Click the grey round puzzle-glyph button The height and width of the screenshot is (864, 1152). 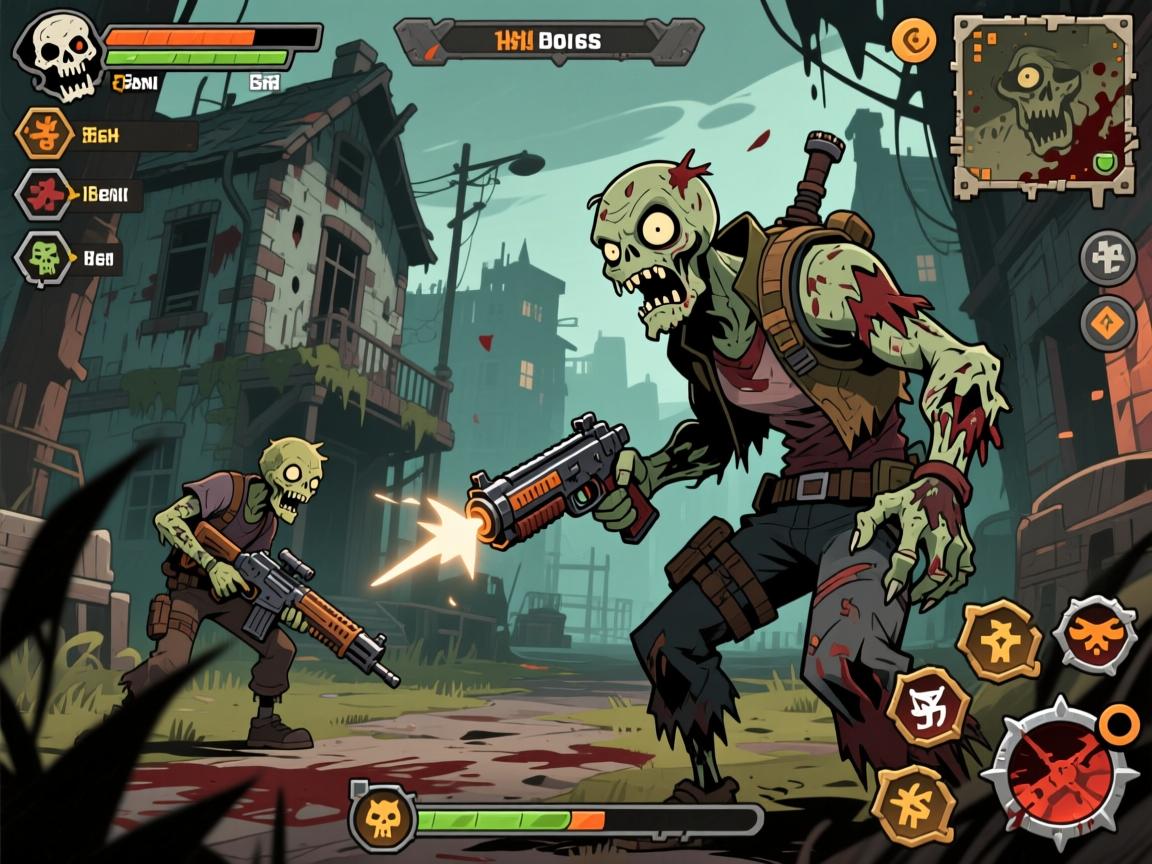click(x=1108, y=257)
